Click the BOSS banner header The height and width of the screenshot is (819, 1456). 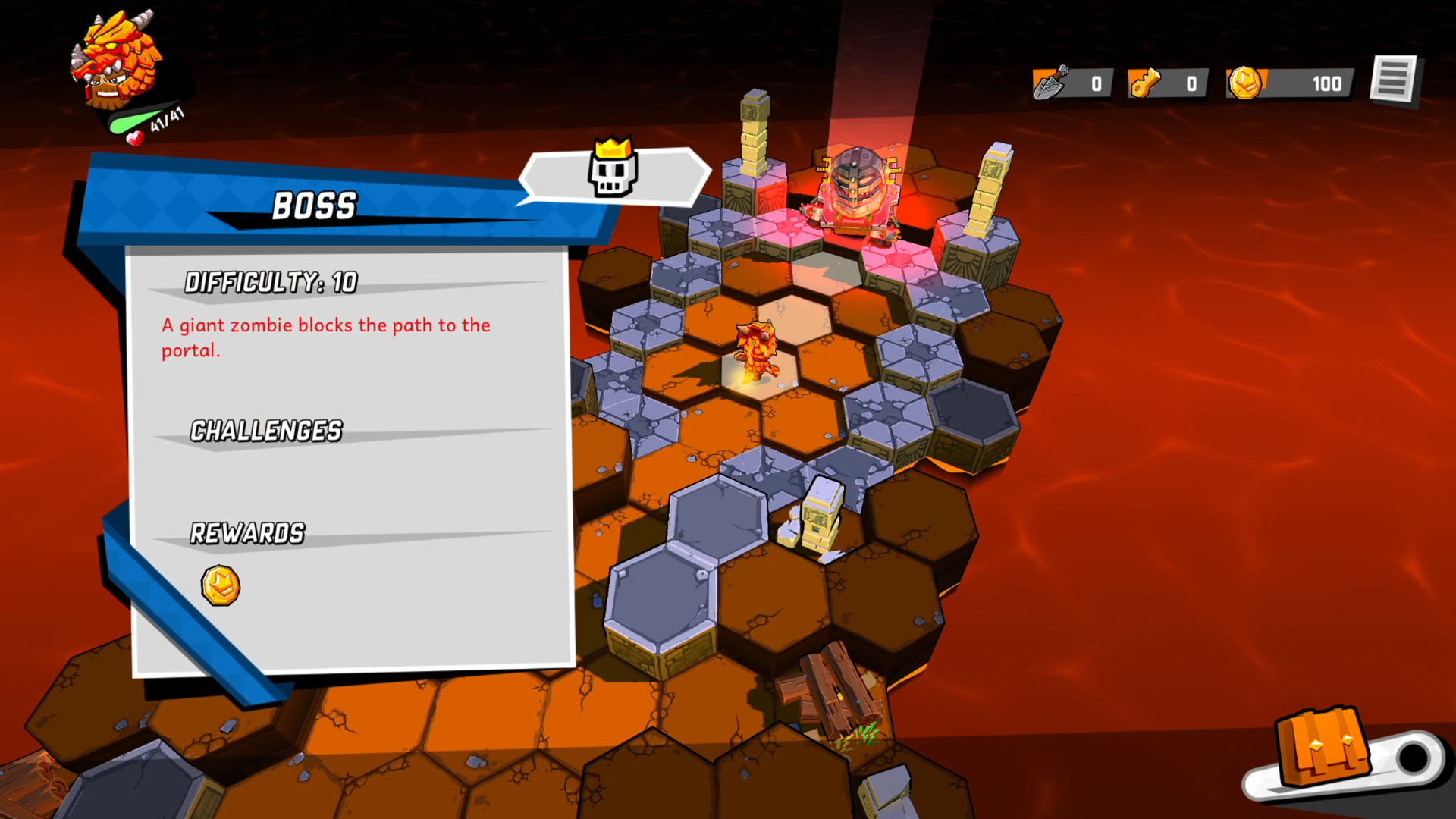[315, 203]
